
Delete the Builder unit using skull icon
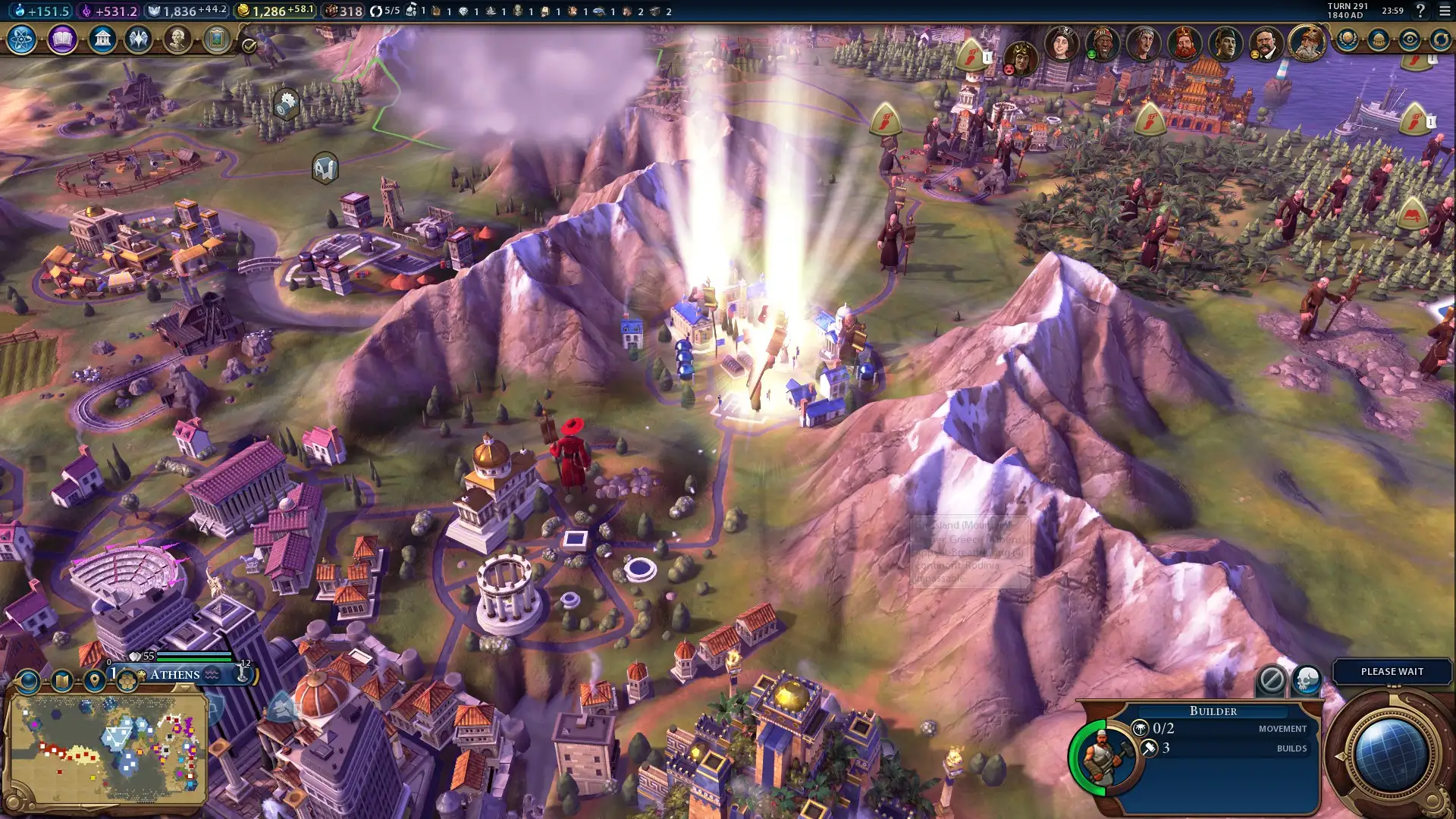pyautogui.click(x=1307, y=679)
